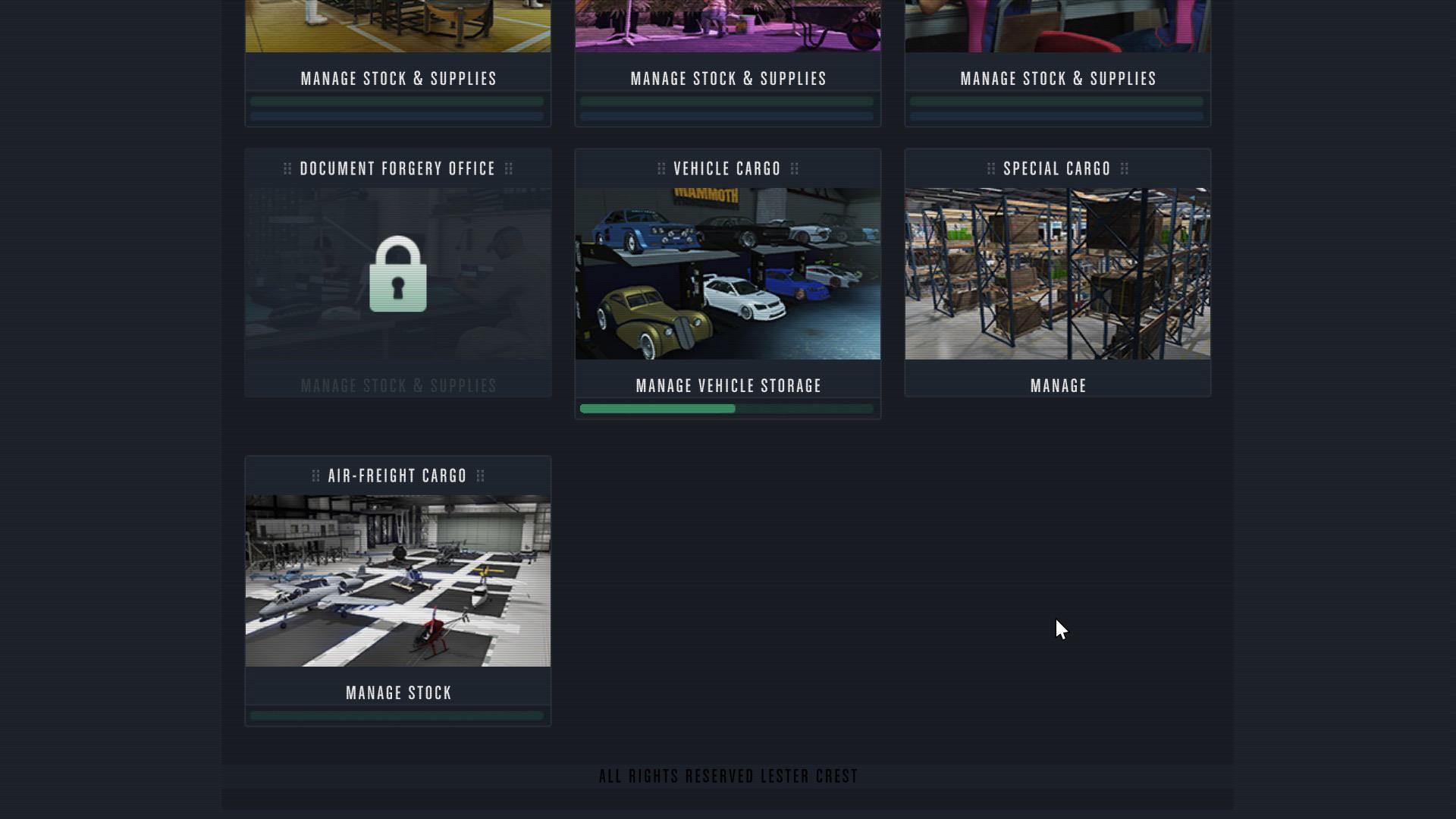Open Manage Vehicle Storage
The width and height of the screenshot is (1456, 819).
[727, 385]
